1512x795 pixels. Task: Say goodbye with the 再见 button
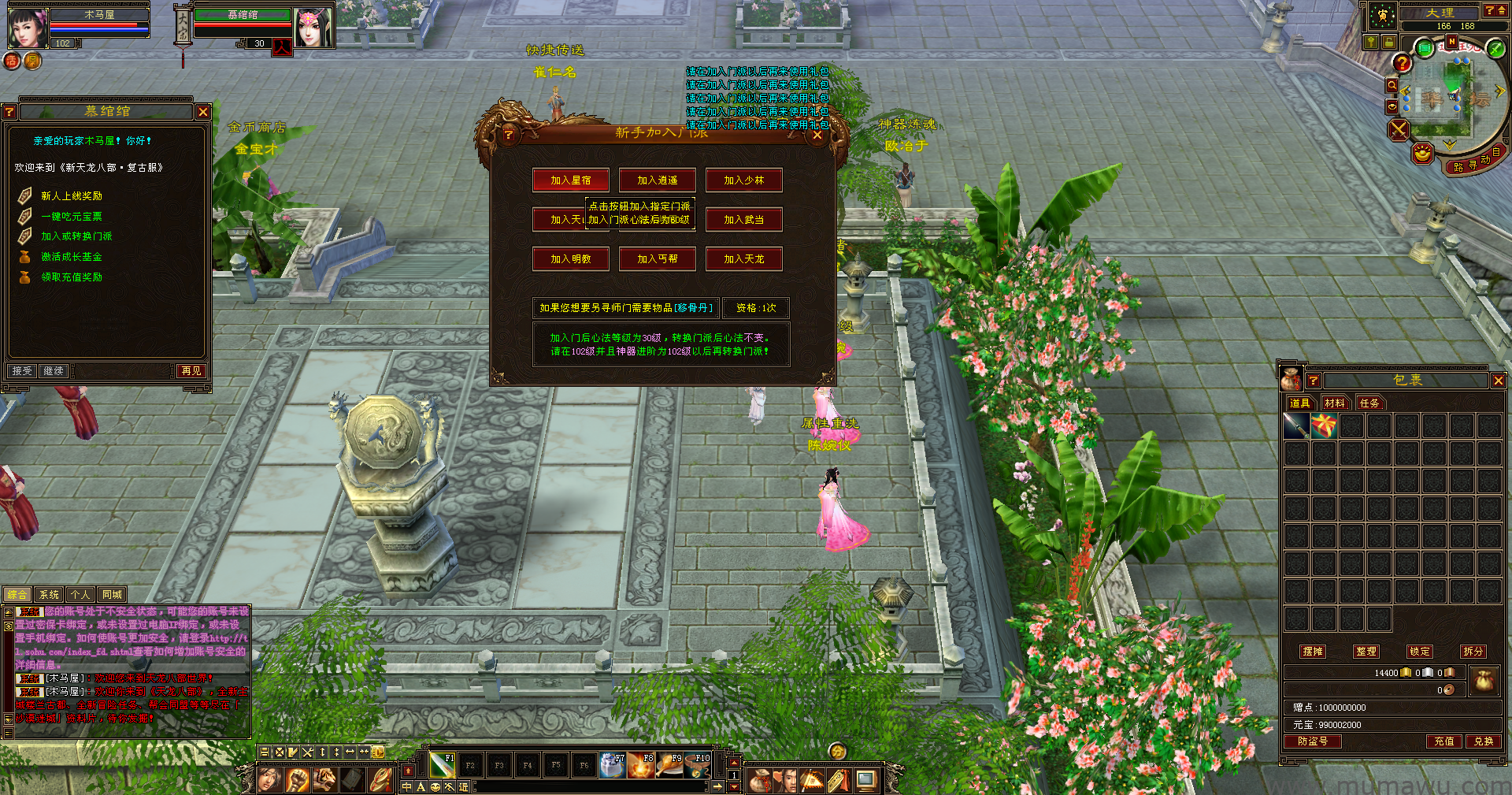(x=191, y=370)
